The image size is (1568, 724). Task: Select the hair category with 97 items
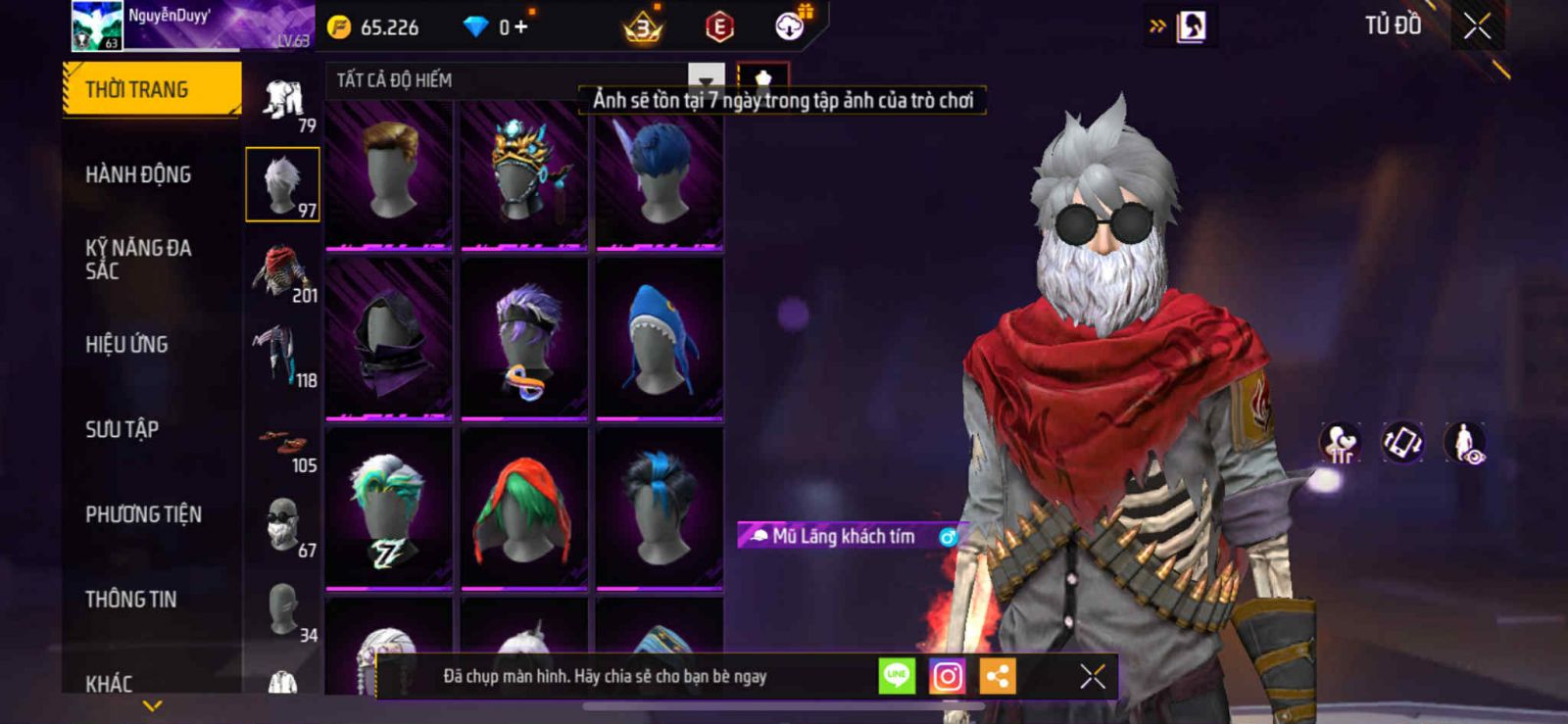click(x=282, y=184)
